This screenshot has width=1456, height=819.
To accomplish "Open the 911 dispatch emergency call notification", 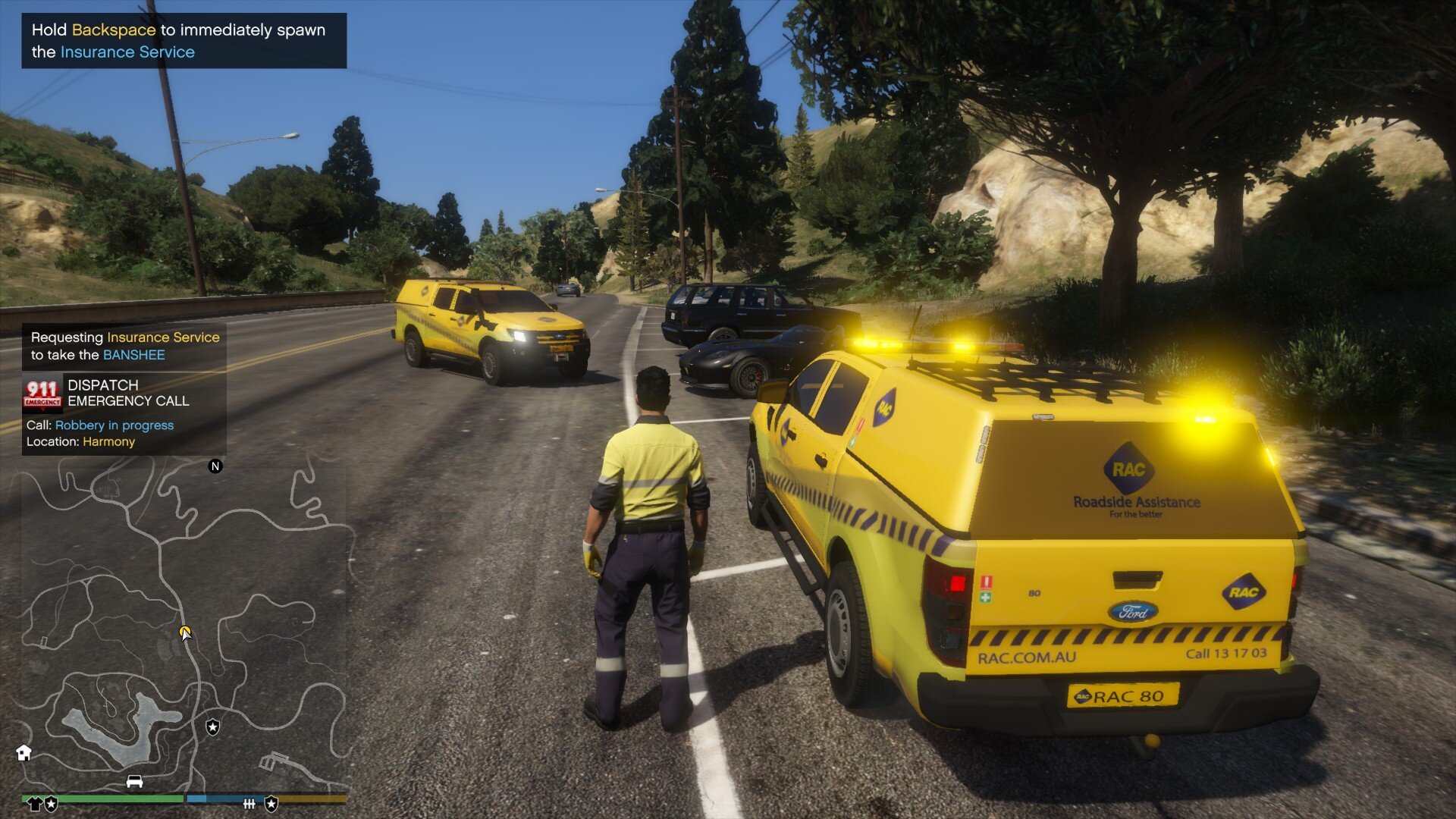I will [x=124, y=413].
